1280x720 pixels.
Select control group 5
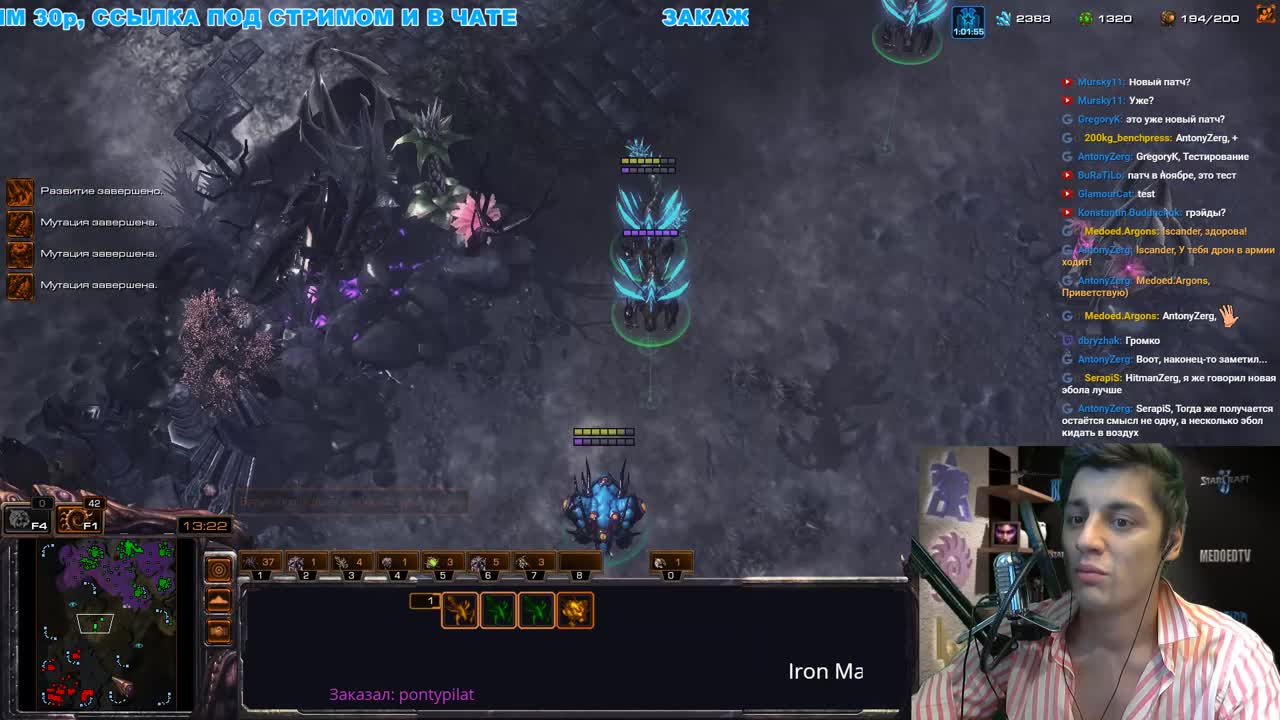[442, 564]
